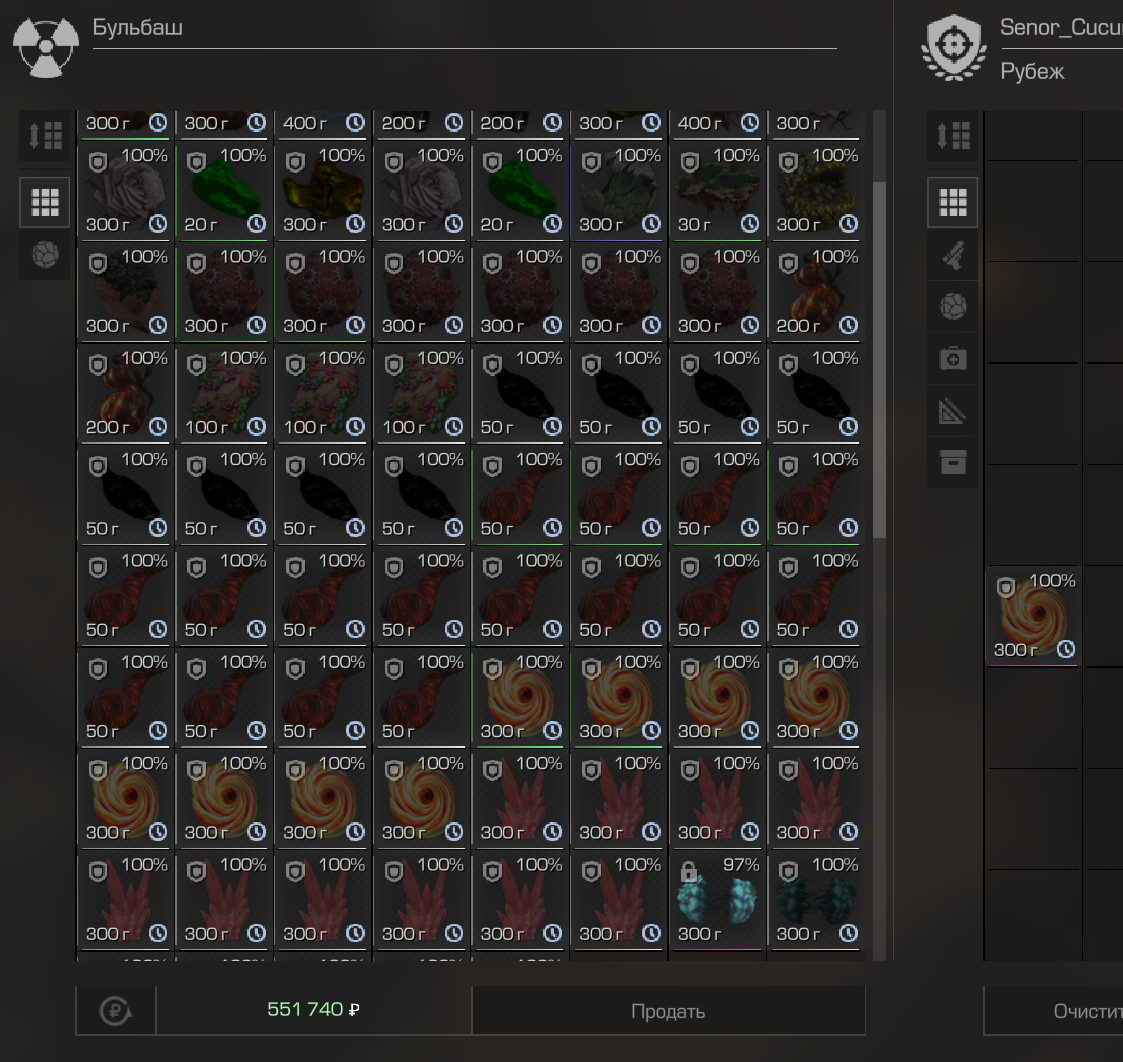Click the trader inventory scrollbar
This screenshot has width=1123, height=1062.
click(x=880, y=360)
